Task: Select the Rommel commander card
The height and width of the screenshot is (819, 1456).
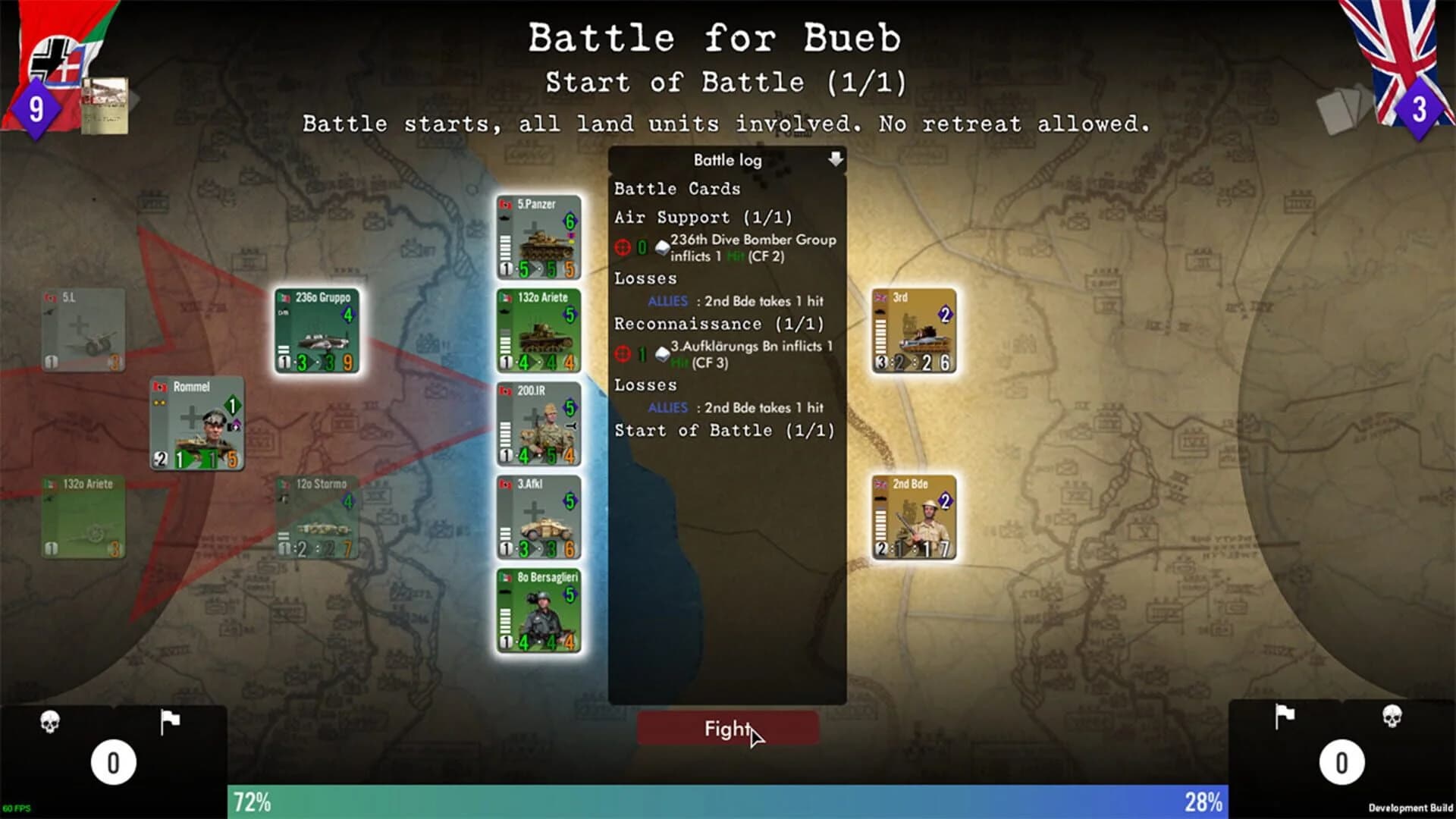Action: tap(197, 421)
